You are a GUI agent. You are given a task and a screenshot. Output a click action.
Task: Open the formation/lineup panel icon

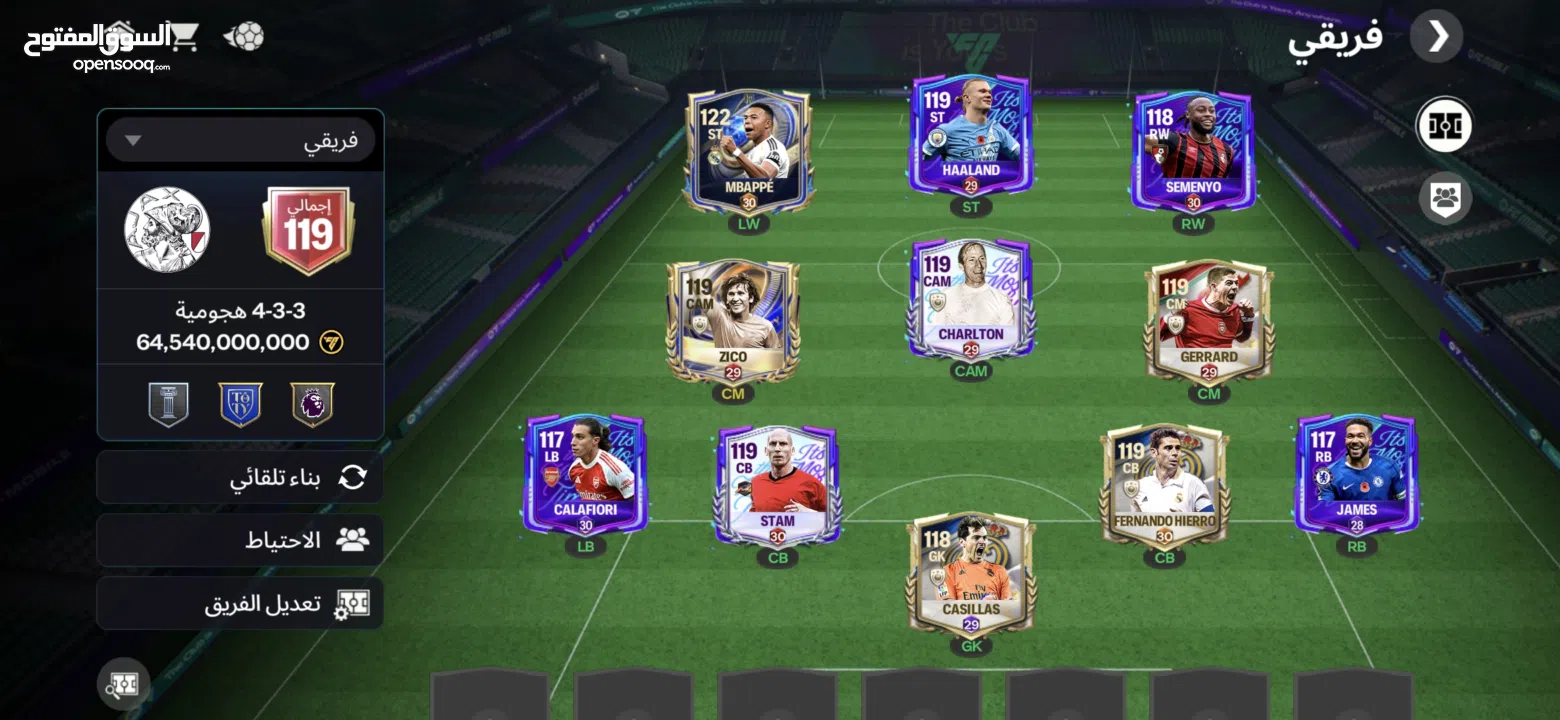(1444, 126)
